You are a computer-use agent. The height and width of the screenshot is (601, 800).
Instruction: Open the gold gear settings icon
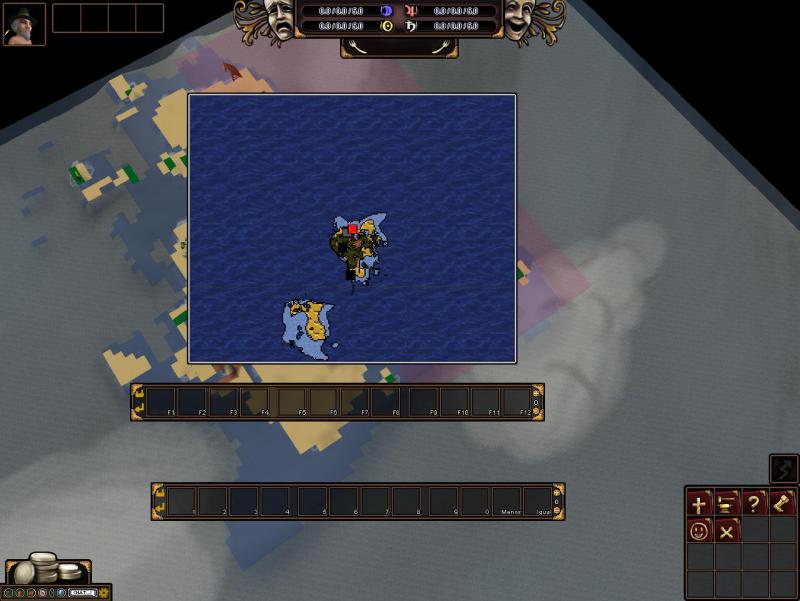click(103, 593)
